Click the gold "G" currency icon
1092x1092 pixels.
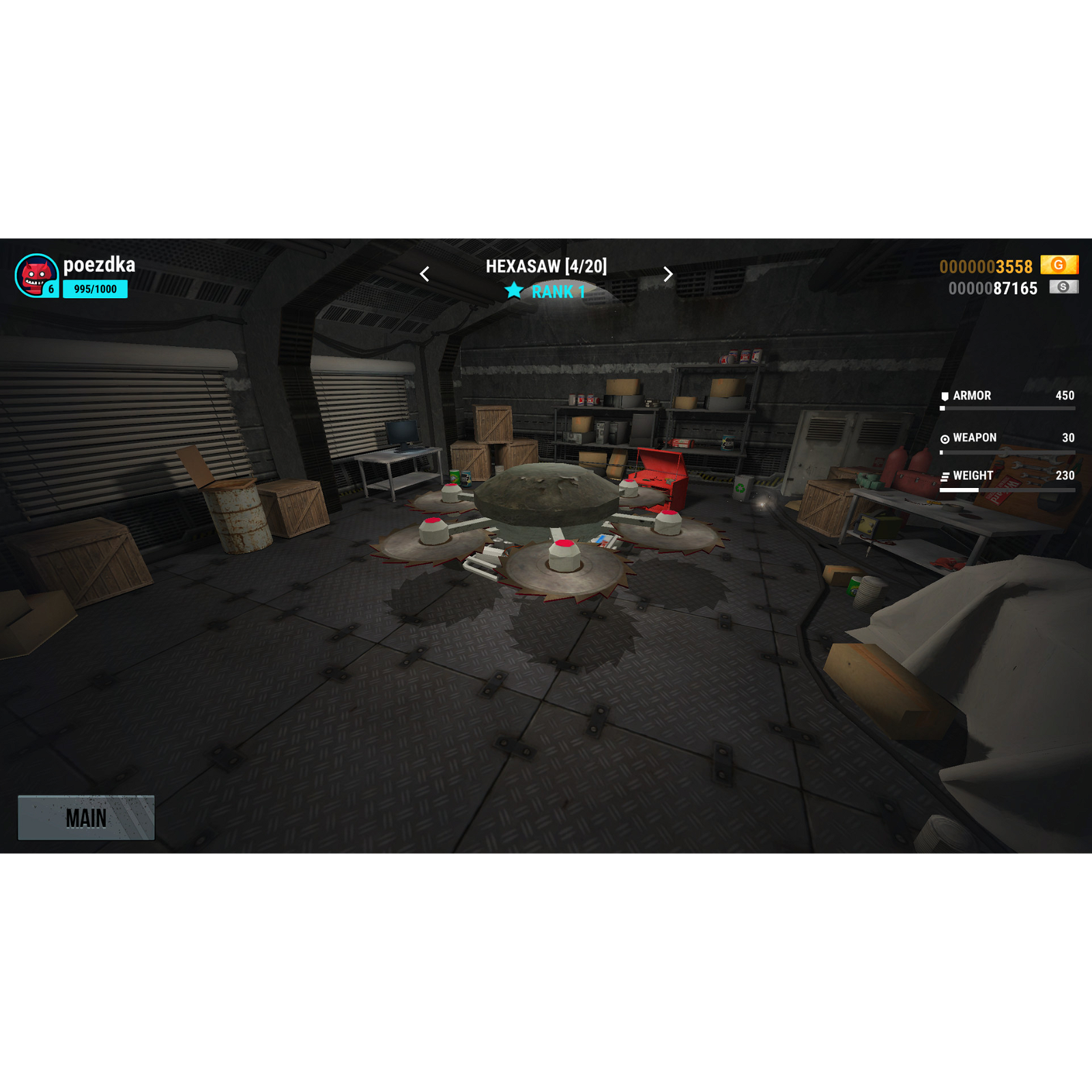1059,266
